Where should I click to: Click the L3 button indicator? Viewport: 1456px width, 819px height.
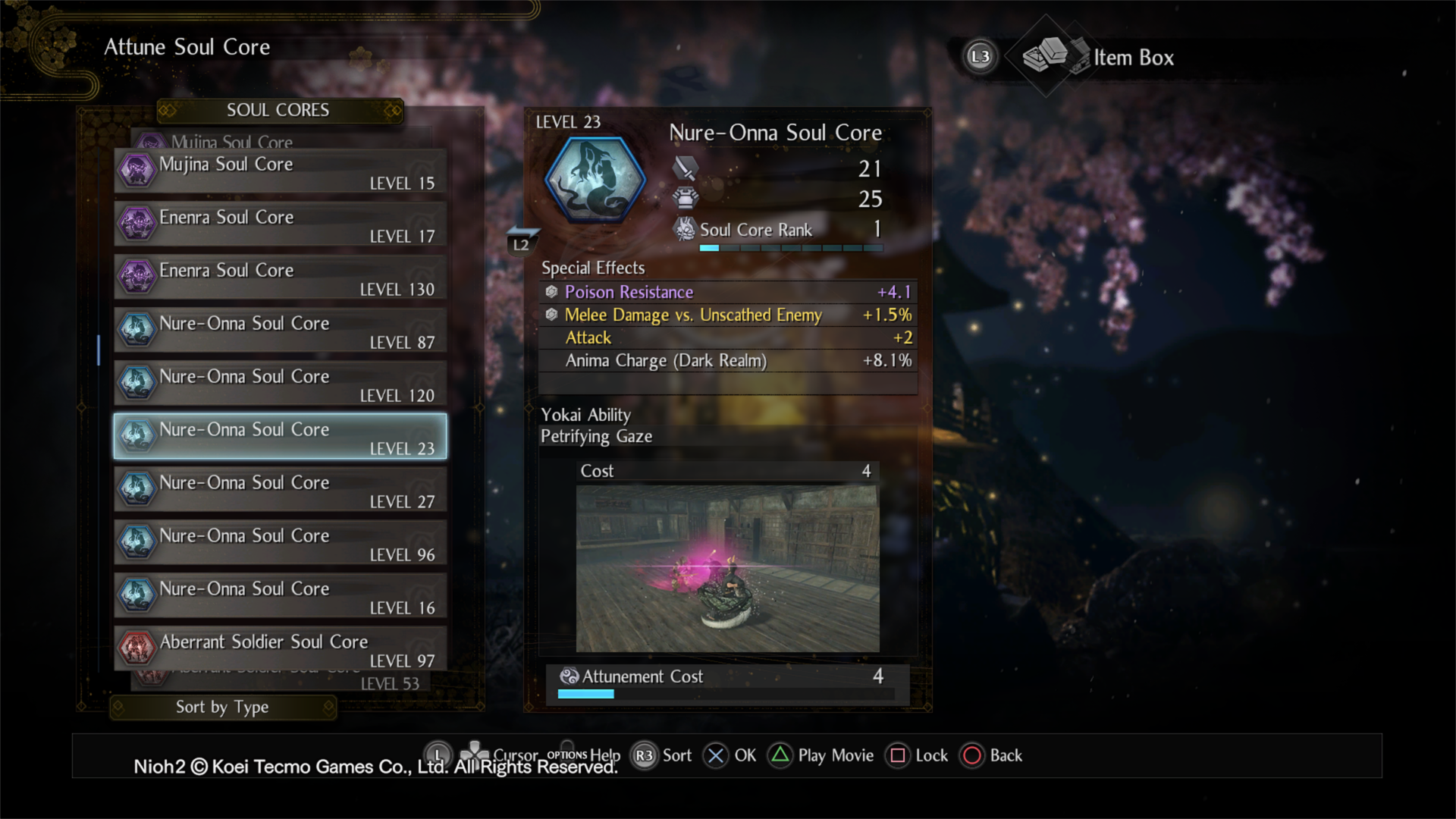(980, 57)
